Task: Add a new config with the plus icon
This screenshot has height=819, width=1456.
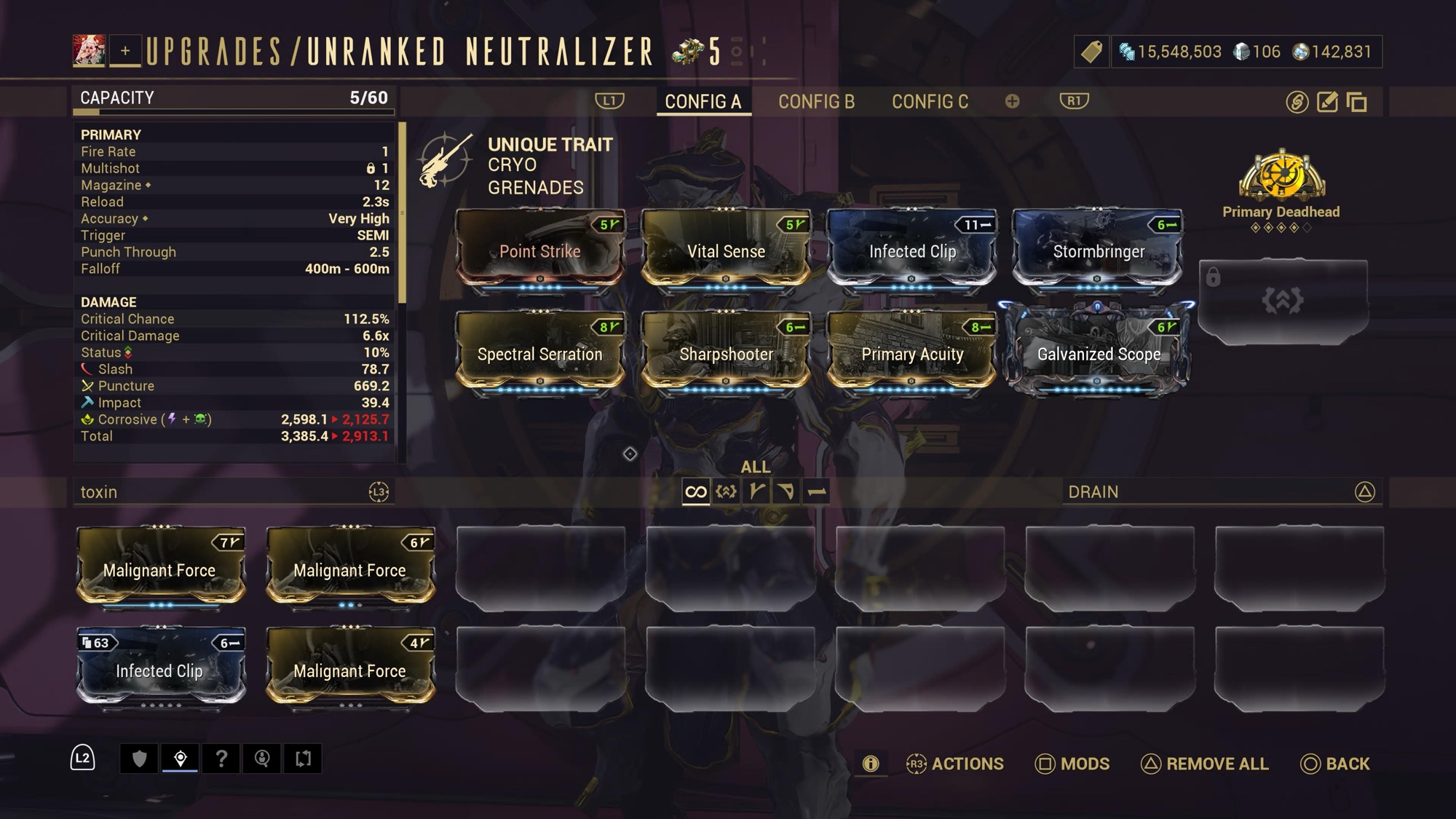Action: 1012,101
